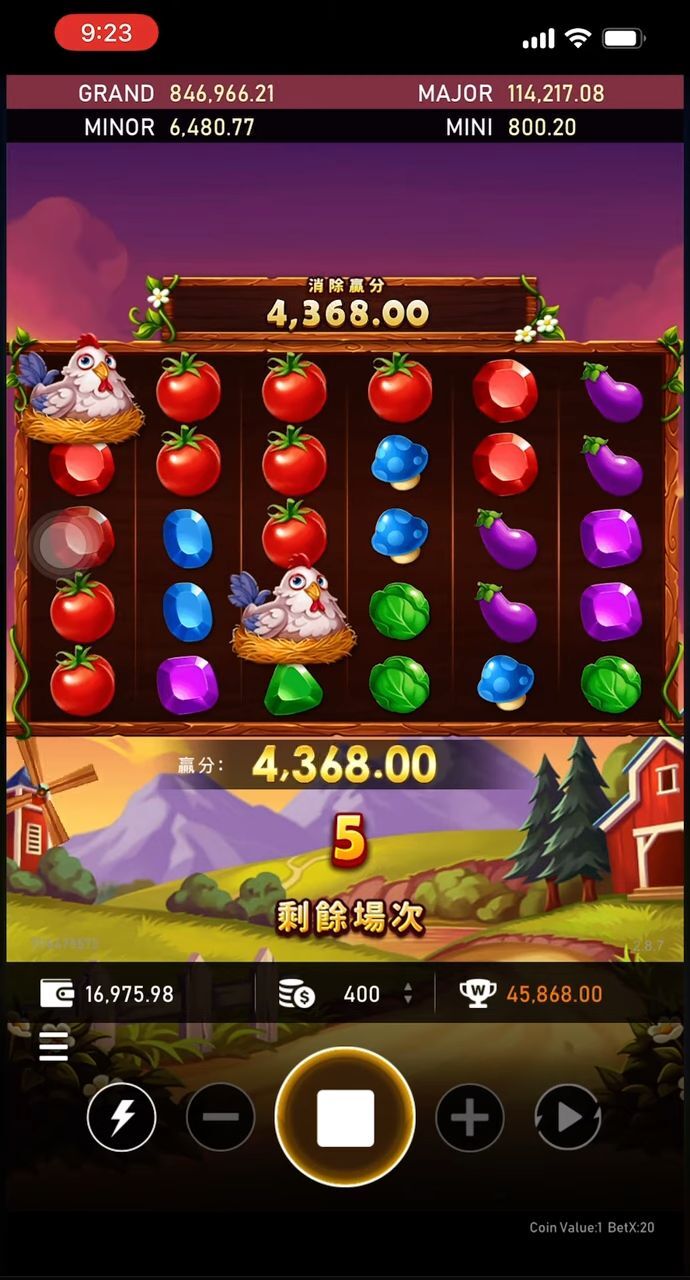The image size is (690, 1280).
Task: Increase the bet with the plus button
Action: pos(469,1116)
